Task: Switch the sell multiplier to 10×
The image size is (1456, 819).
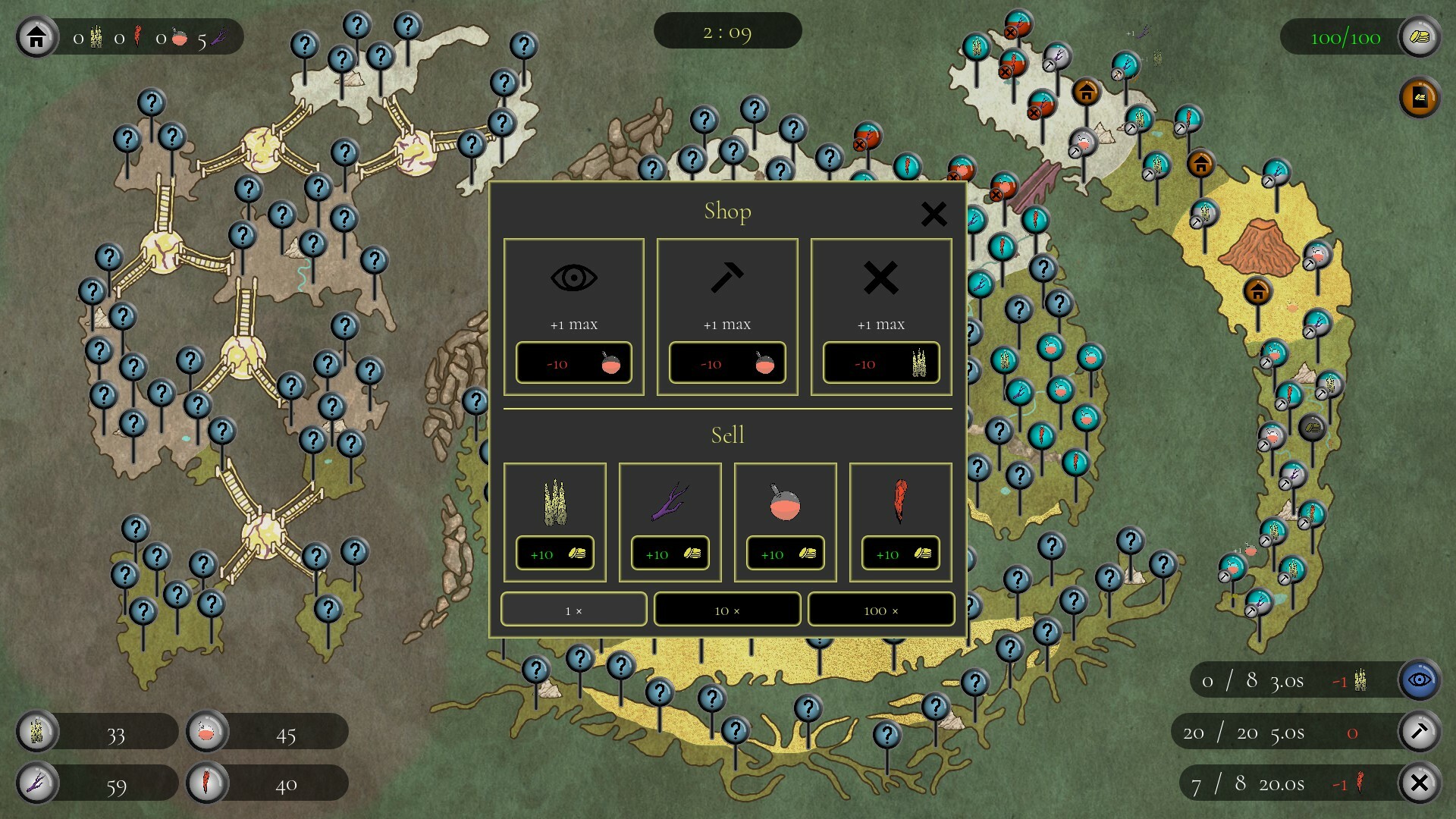Action: [x=726, y=609]
